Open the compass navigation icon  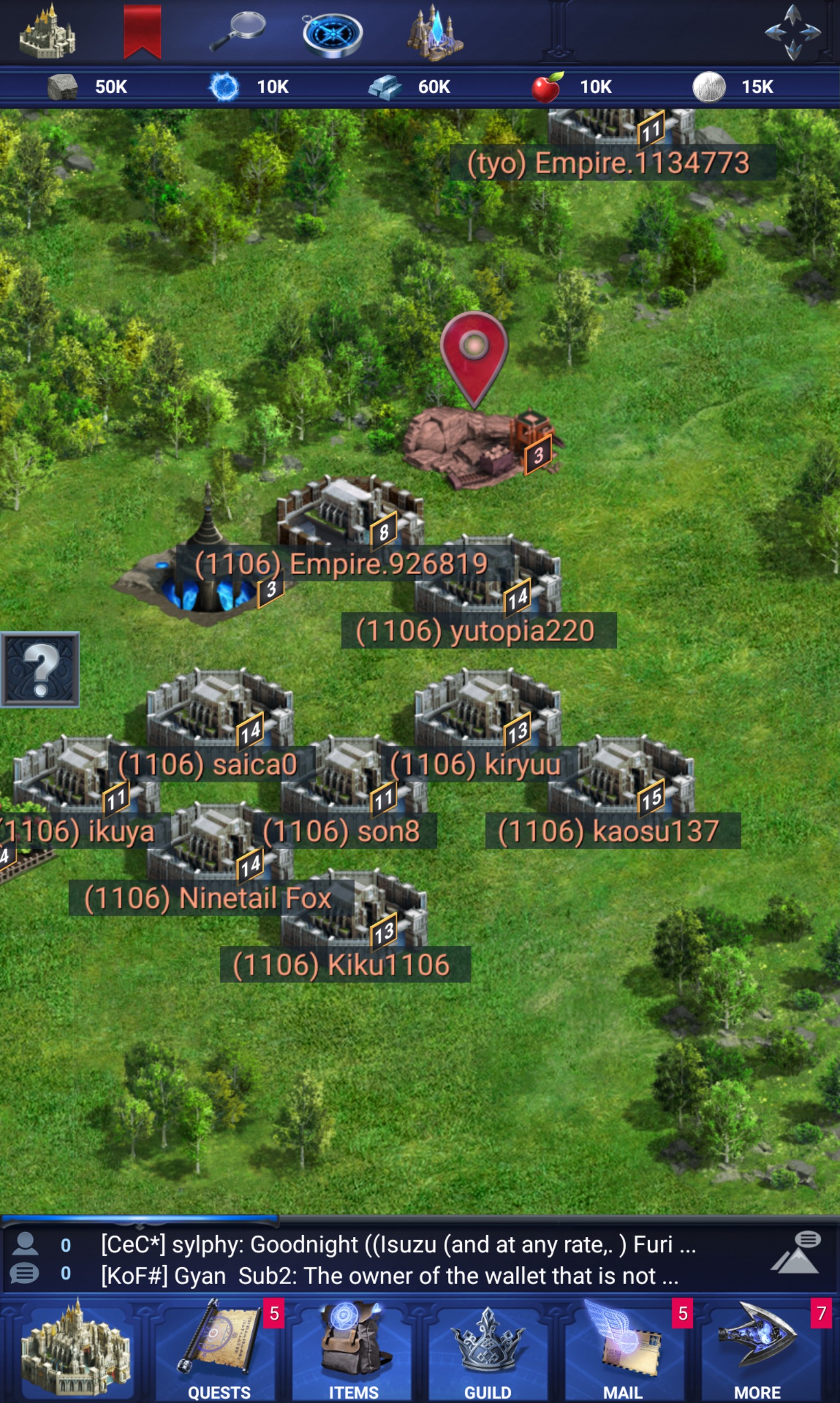coord(332,34)
